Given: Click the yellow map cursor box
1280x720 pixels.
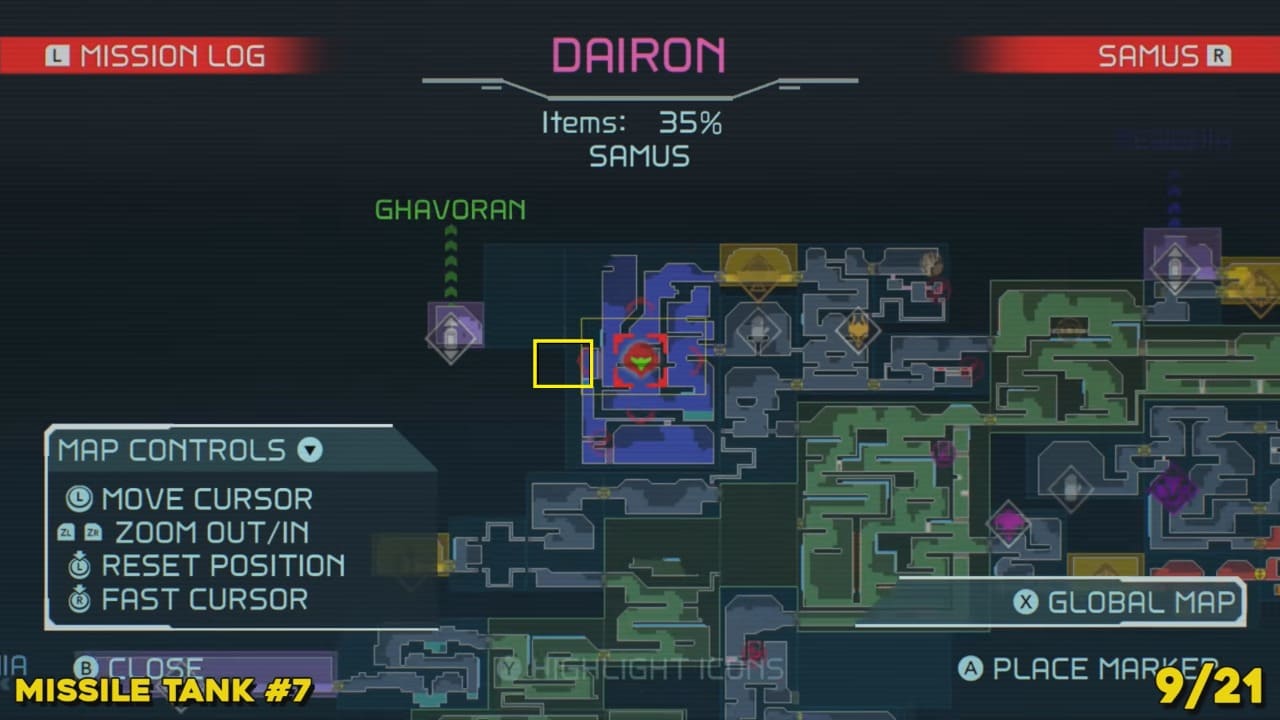Looking at the screenshot, I should [563, 363].
